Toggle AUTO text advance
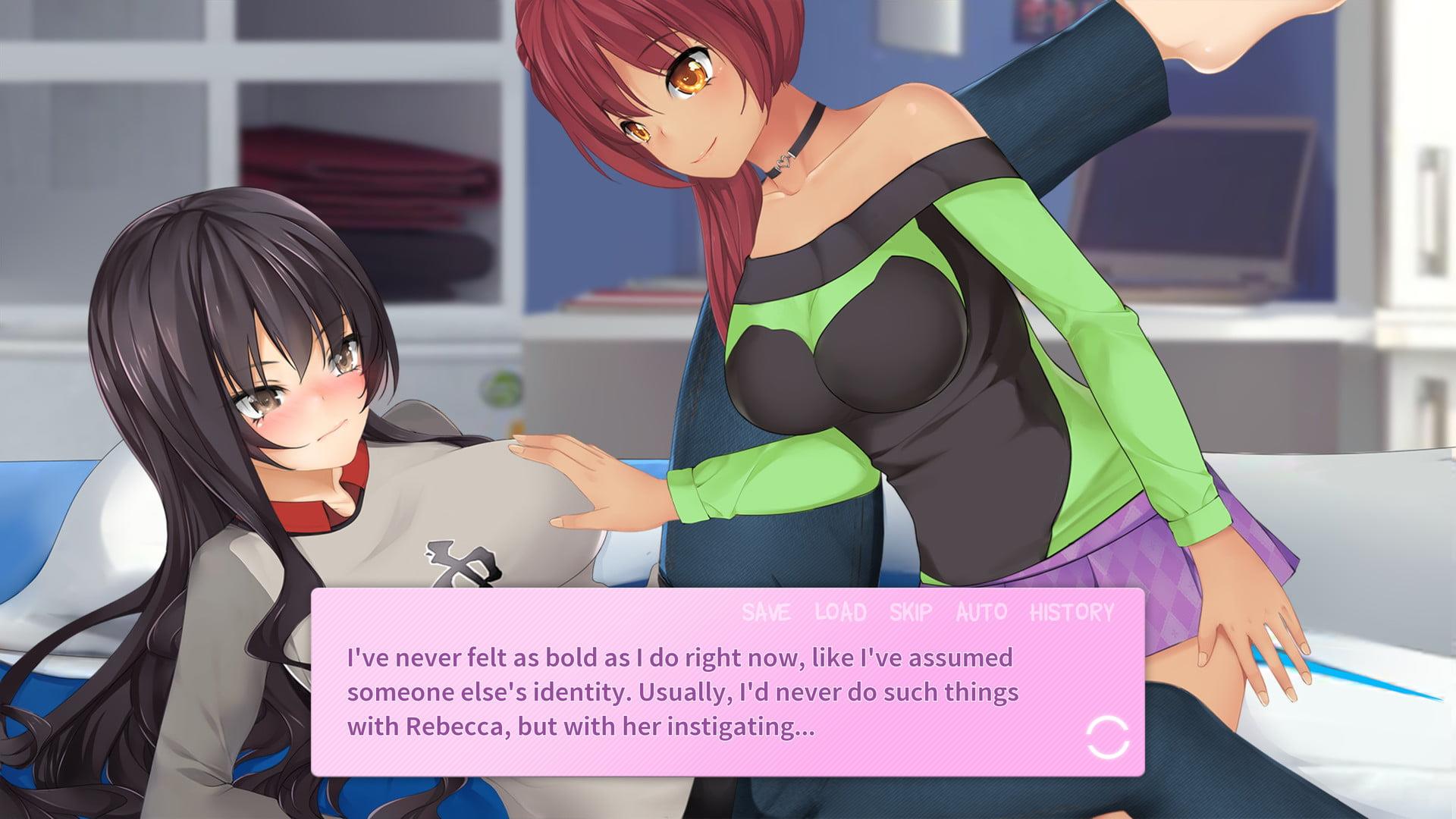Viewport: 1456px width, 819px height. coord(981,612)
